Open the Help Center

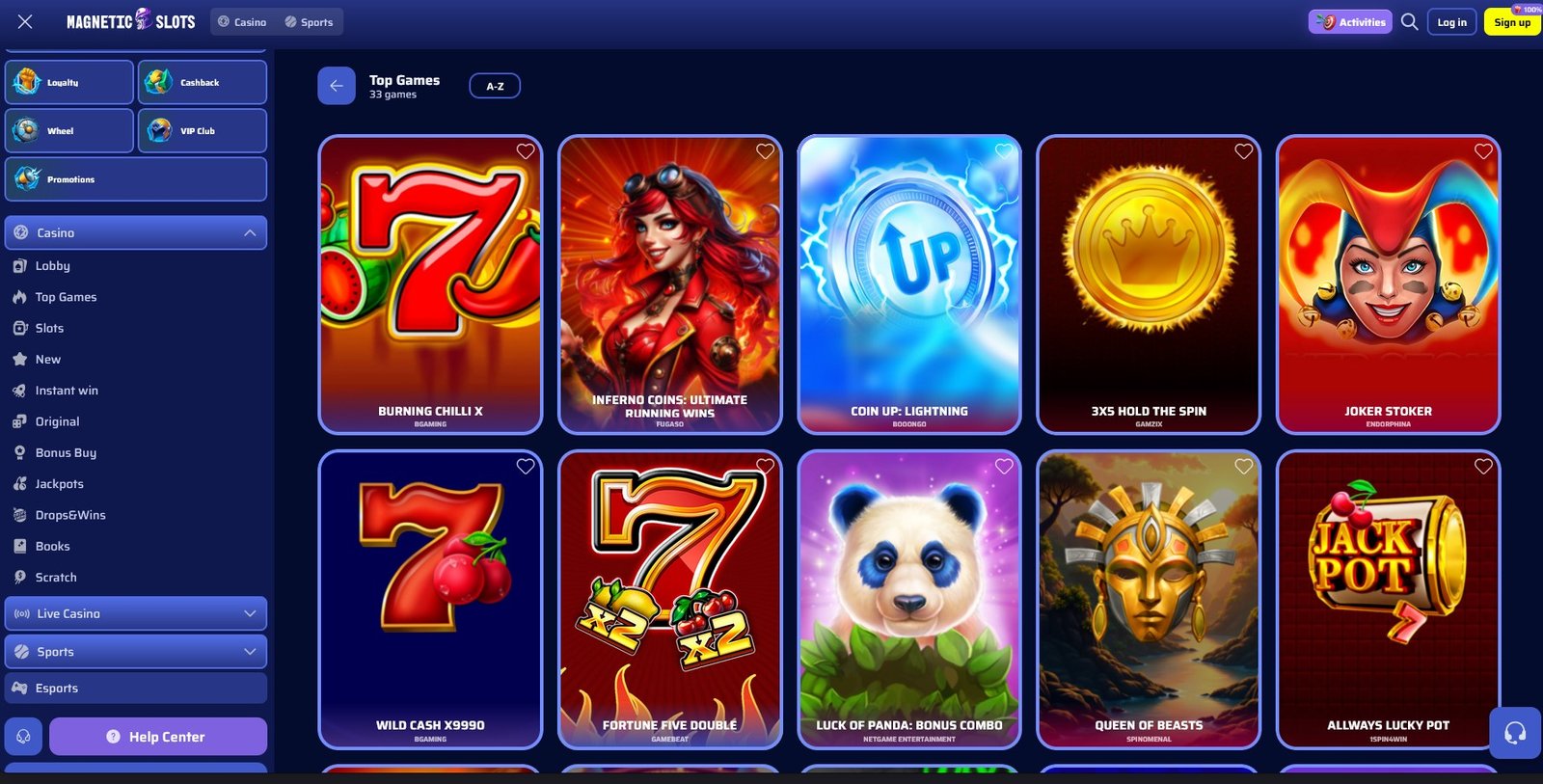(158, 736)
